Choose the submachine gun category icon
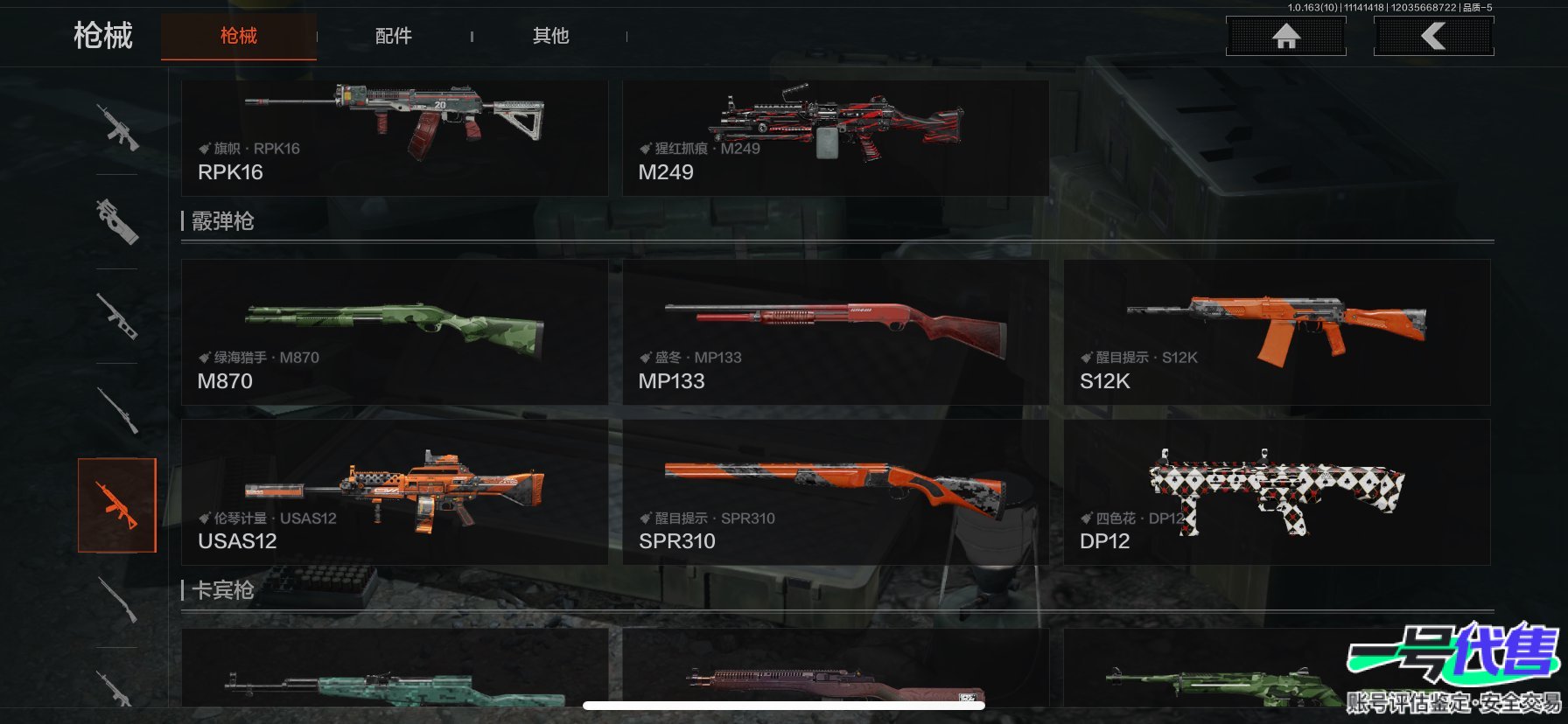 click(x=117, y=221)
